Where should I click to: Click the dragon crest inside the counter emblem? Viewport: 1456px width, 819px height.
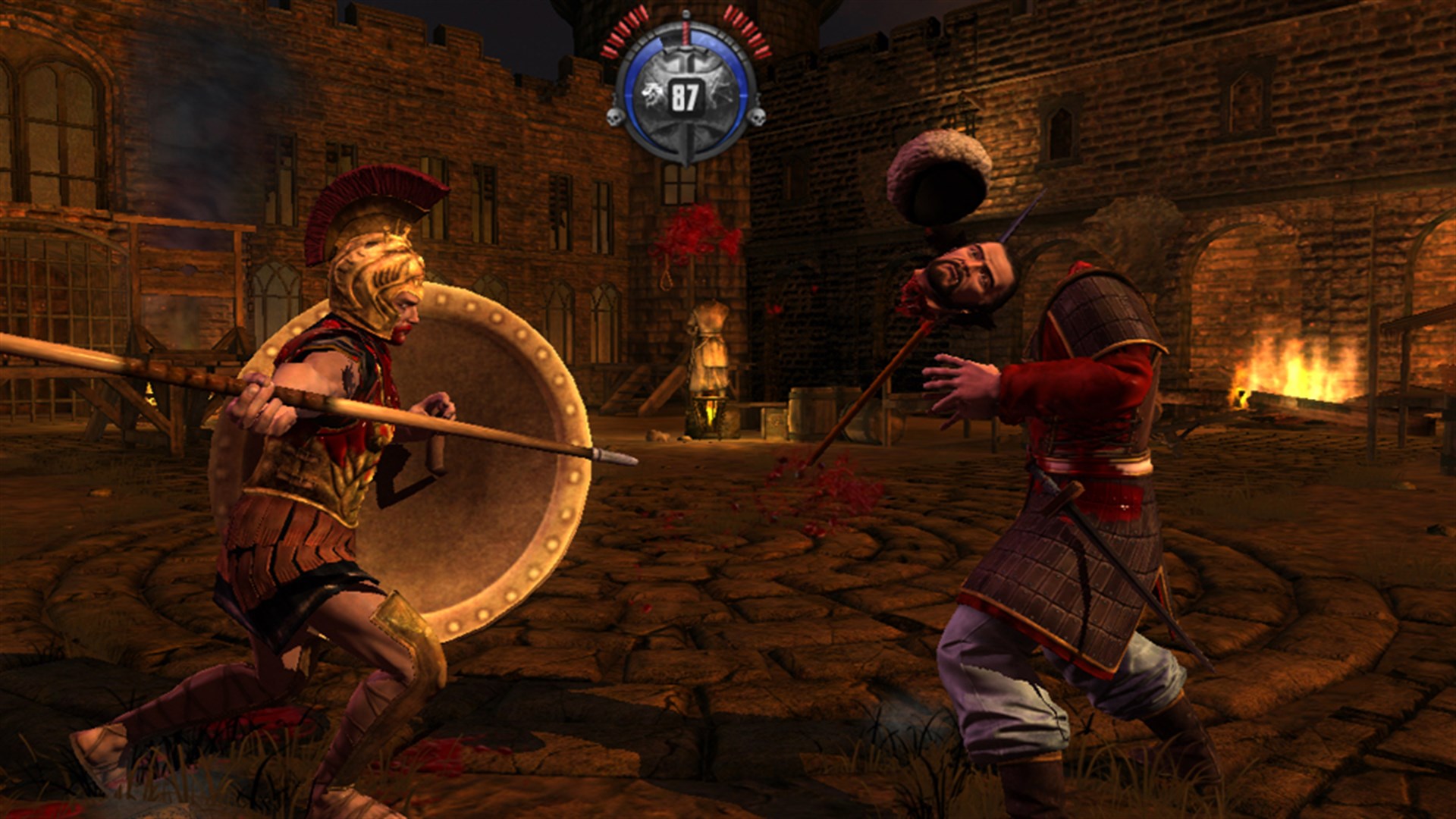point(651,91)
